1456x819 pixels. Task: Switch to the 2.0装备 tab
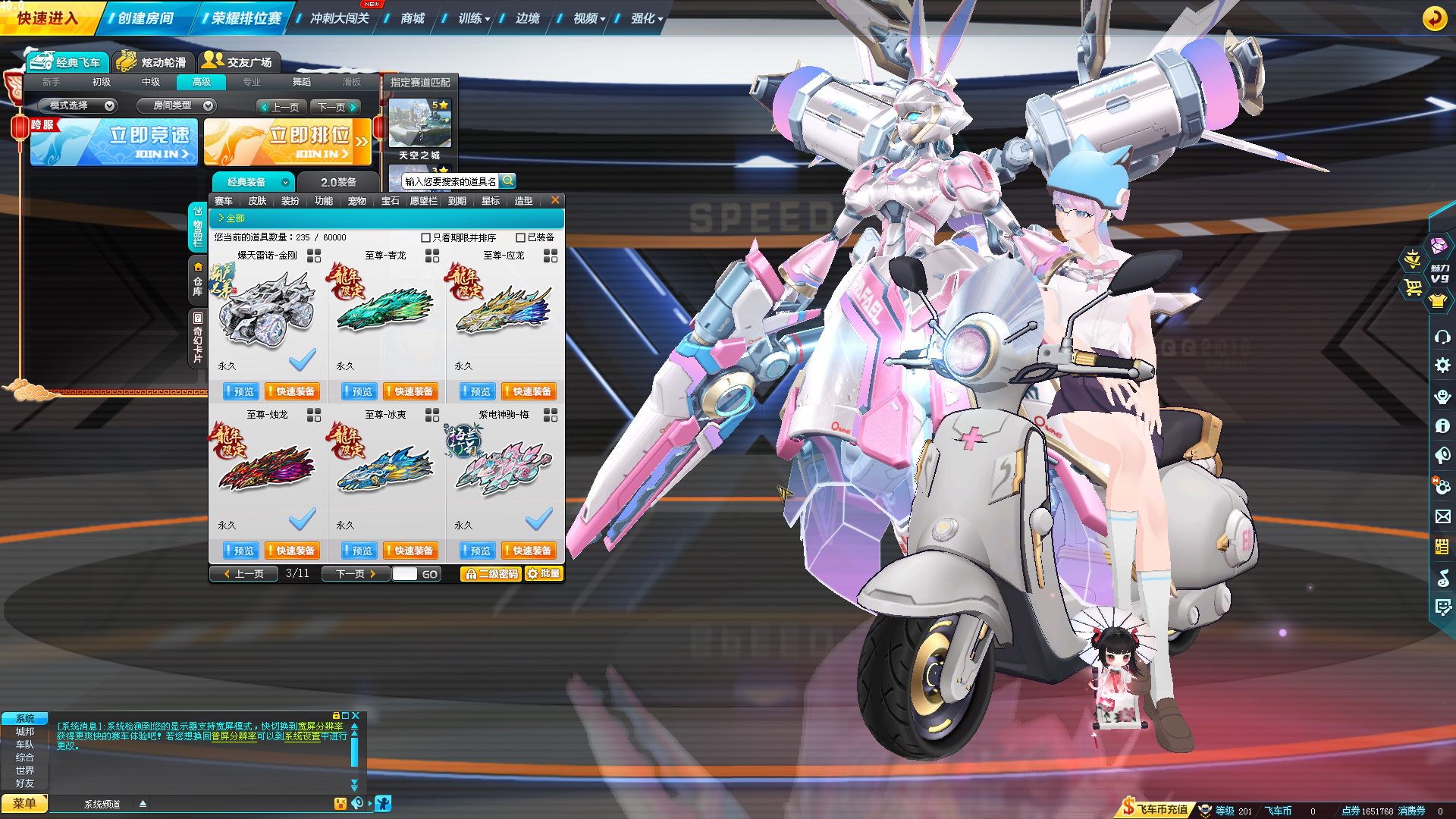338,182
